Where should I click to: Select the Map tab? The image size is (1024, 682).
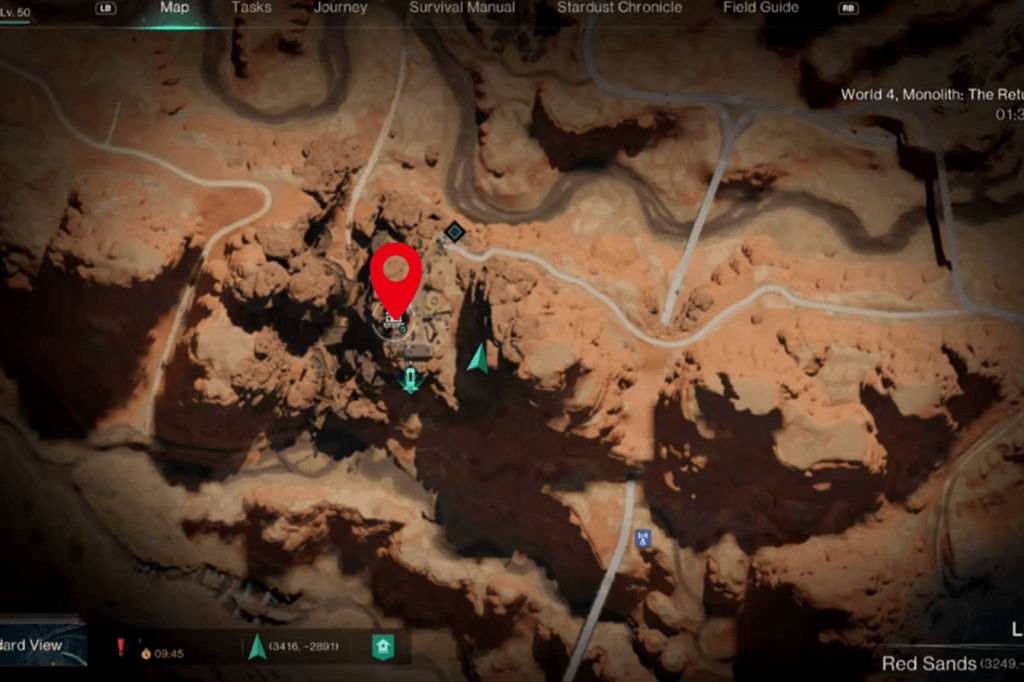coord(174,8)
